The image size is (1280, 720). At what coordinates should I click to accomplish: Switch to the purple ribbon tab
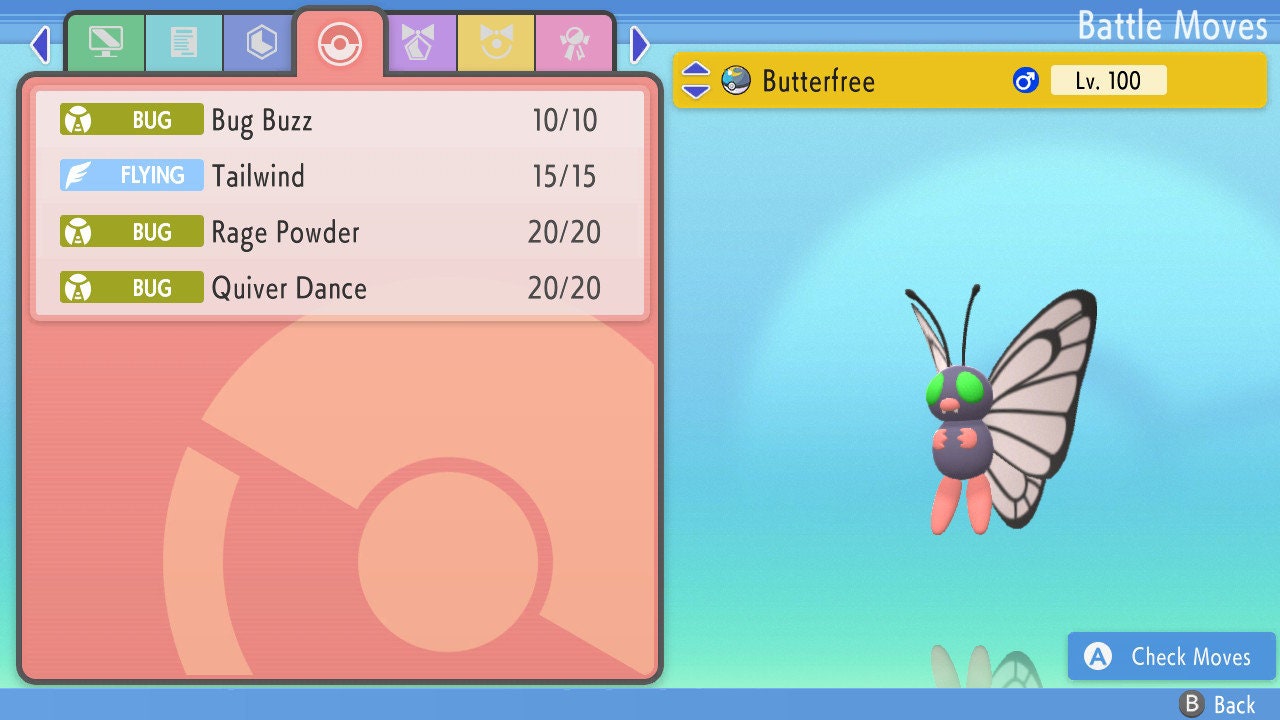tap(418, 43)
